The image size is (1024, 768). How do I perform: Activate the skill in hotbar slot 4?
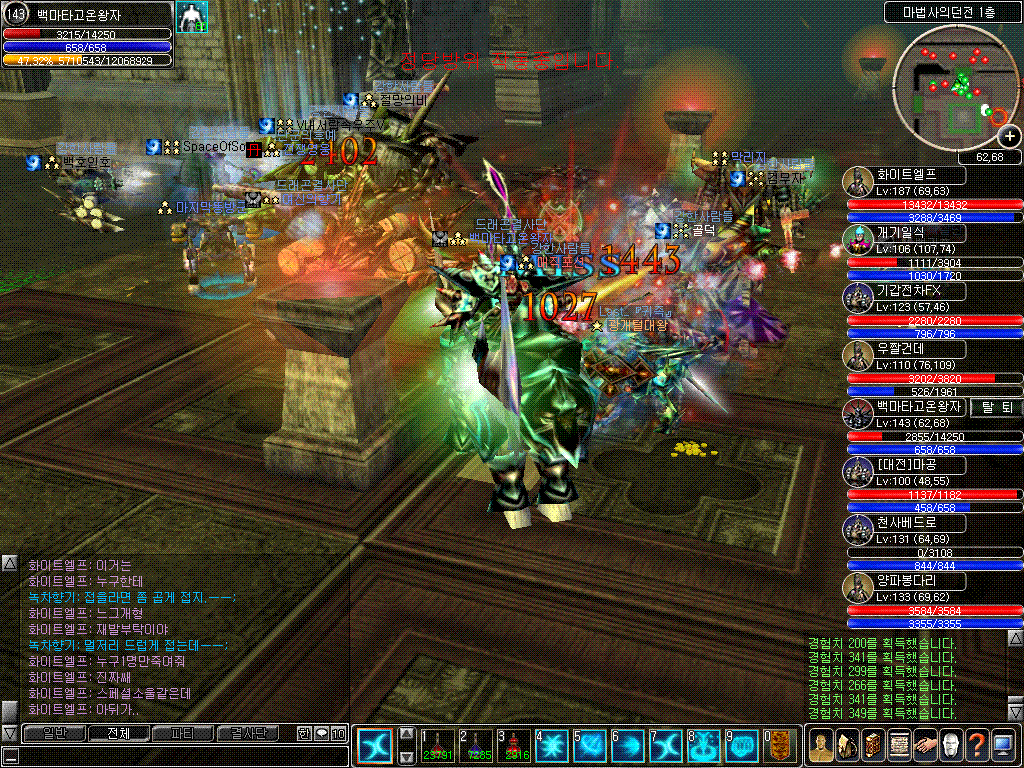tap(551, 746)
